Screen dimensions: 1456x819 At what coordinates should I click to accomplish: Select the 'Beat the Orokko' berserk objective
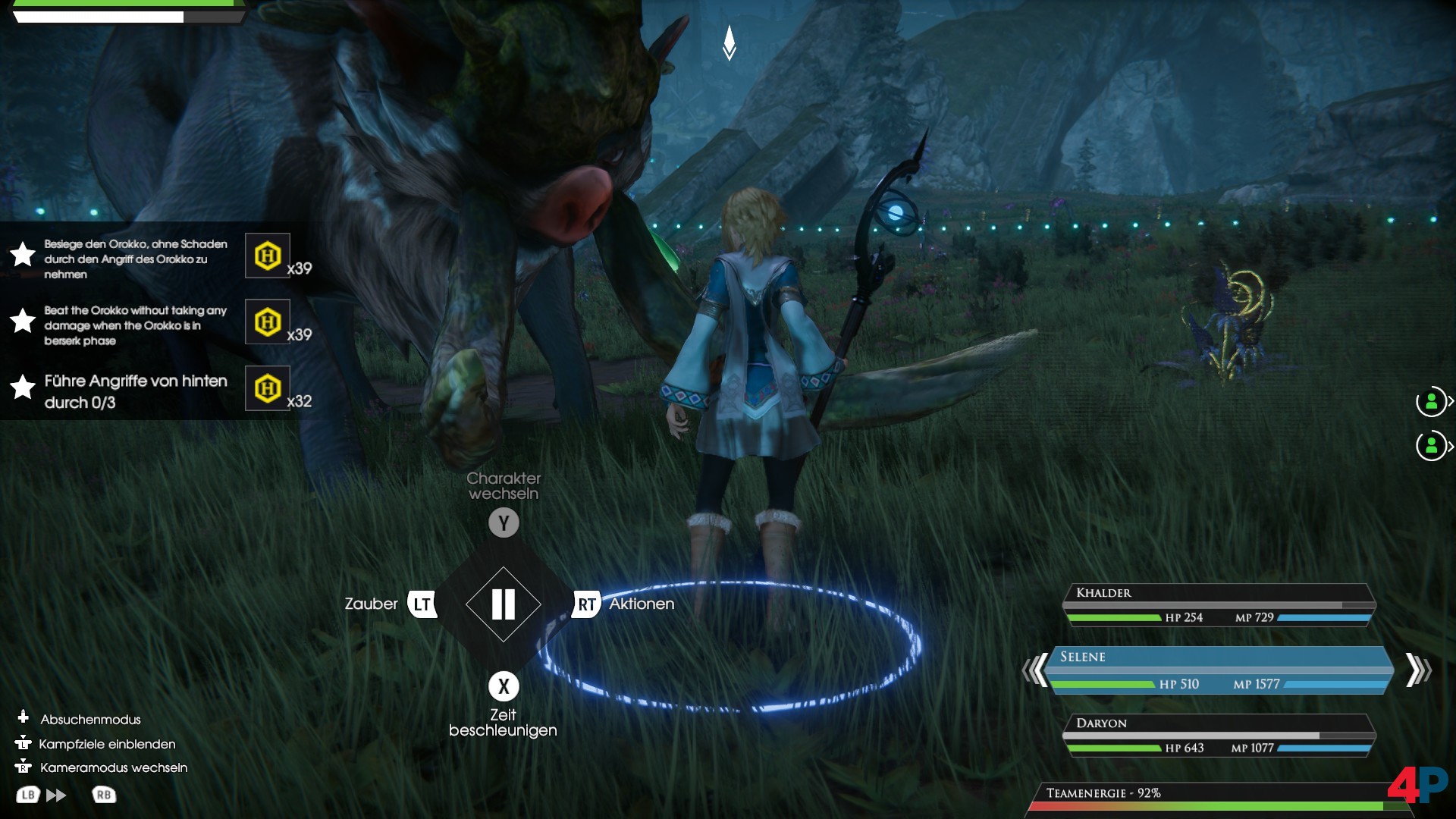pyautogui.click(x=135, y=325)
